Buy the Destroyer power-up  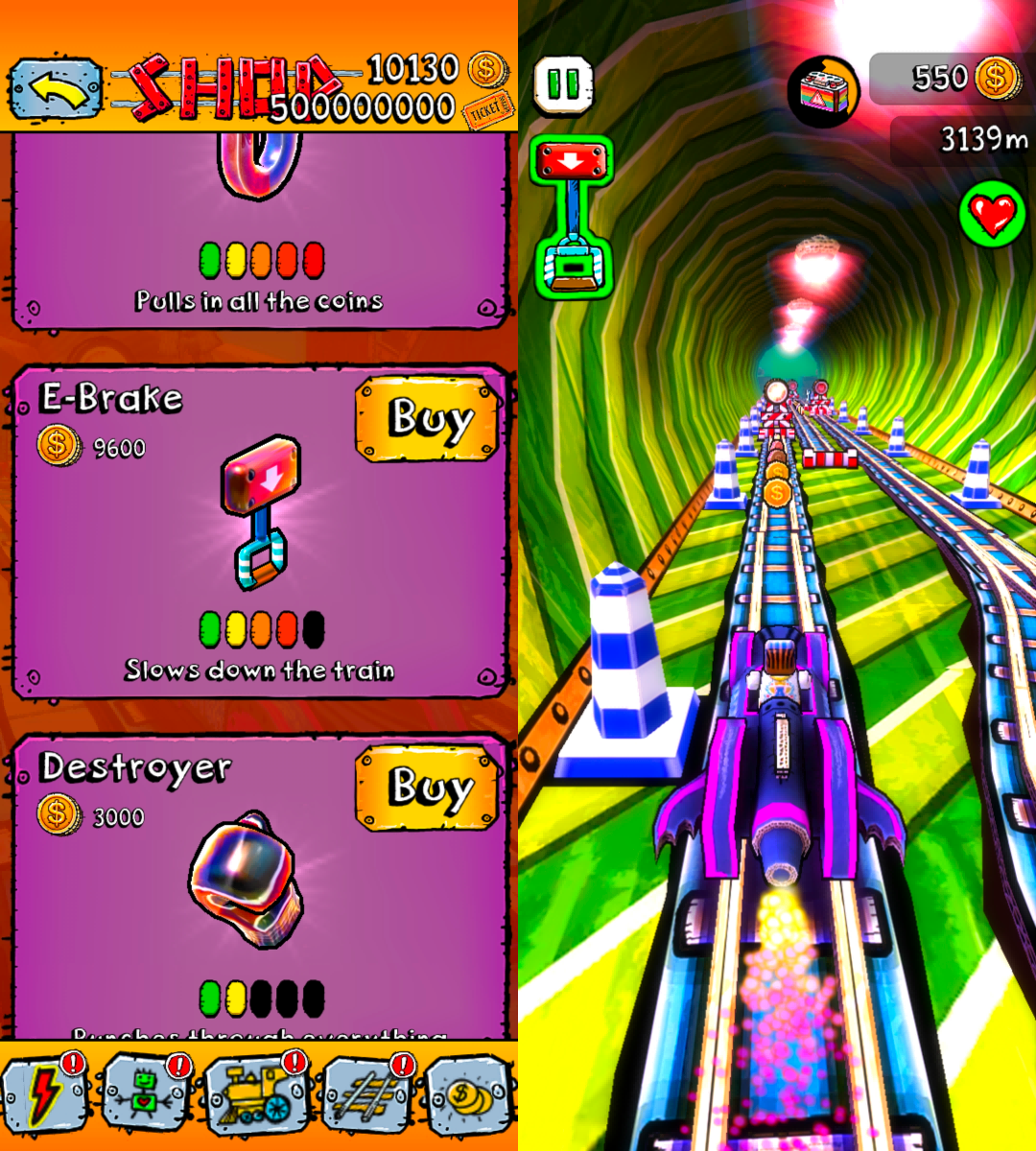pos(428,788)
